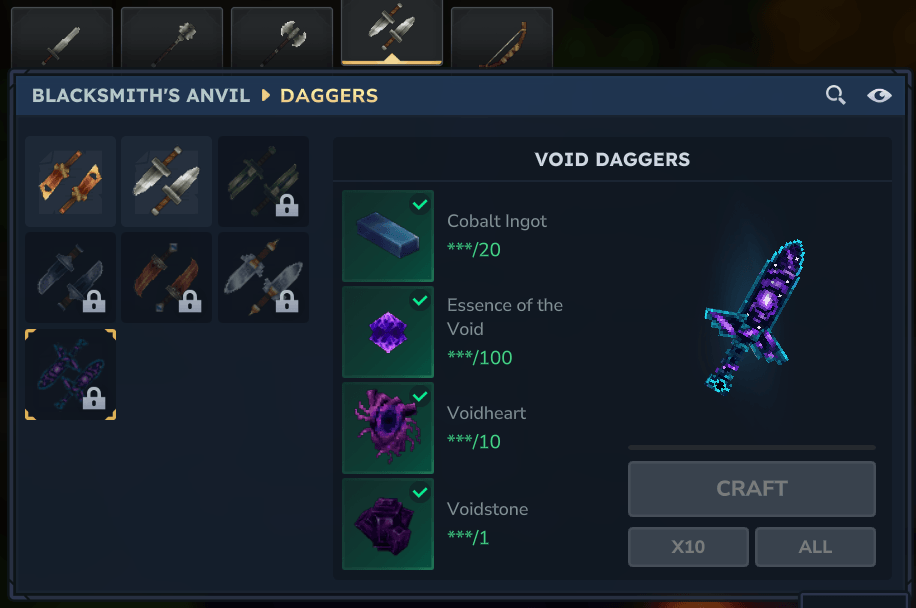Craft ten with the X10 button
Screen dimensions: 916x608
(x=688, y=547)
